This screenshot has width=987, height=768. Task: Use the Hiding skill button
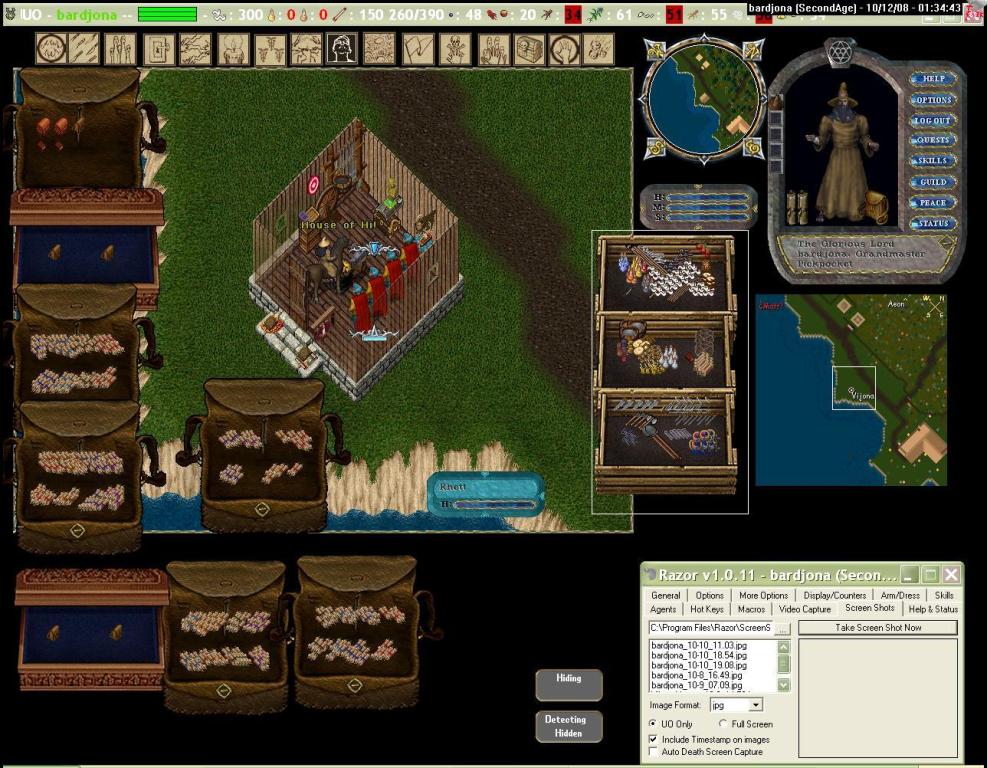tap(568, 685)
